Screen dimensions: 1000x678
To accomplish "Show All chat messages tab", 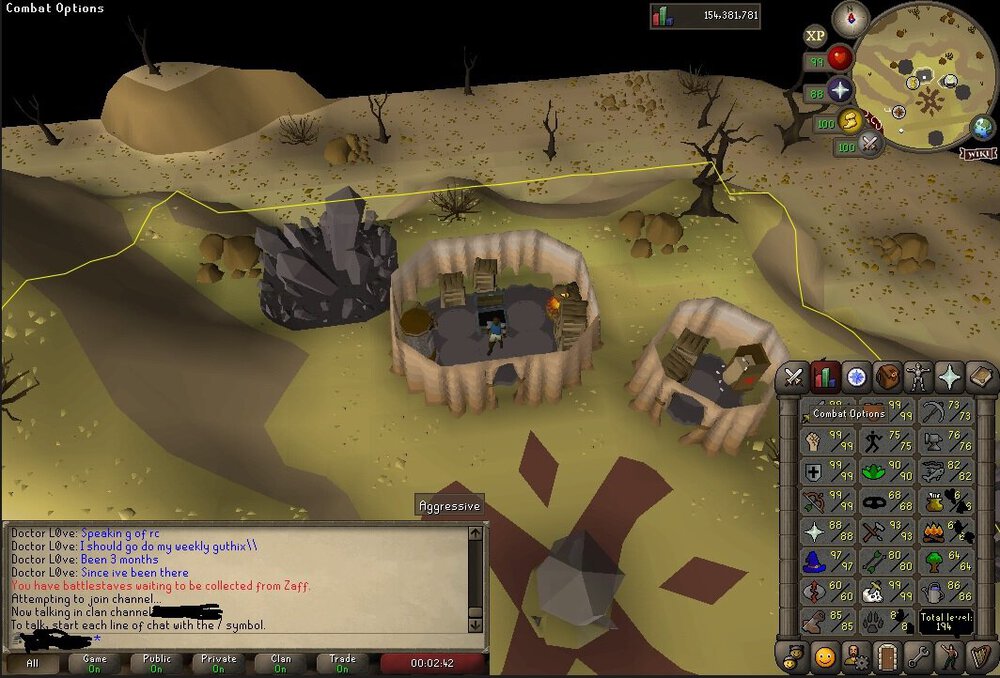I will pyautogui.click(x=33, y=663).
